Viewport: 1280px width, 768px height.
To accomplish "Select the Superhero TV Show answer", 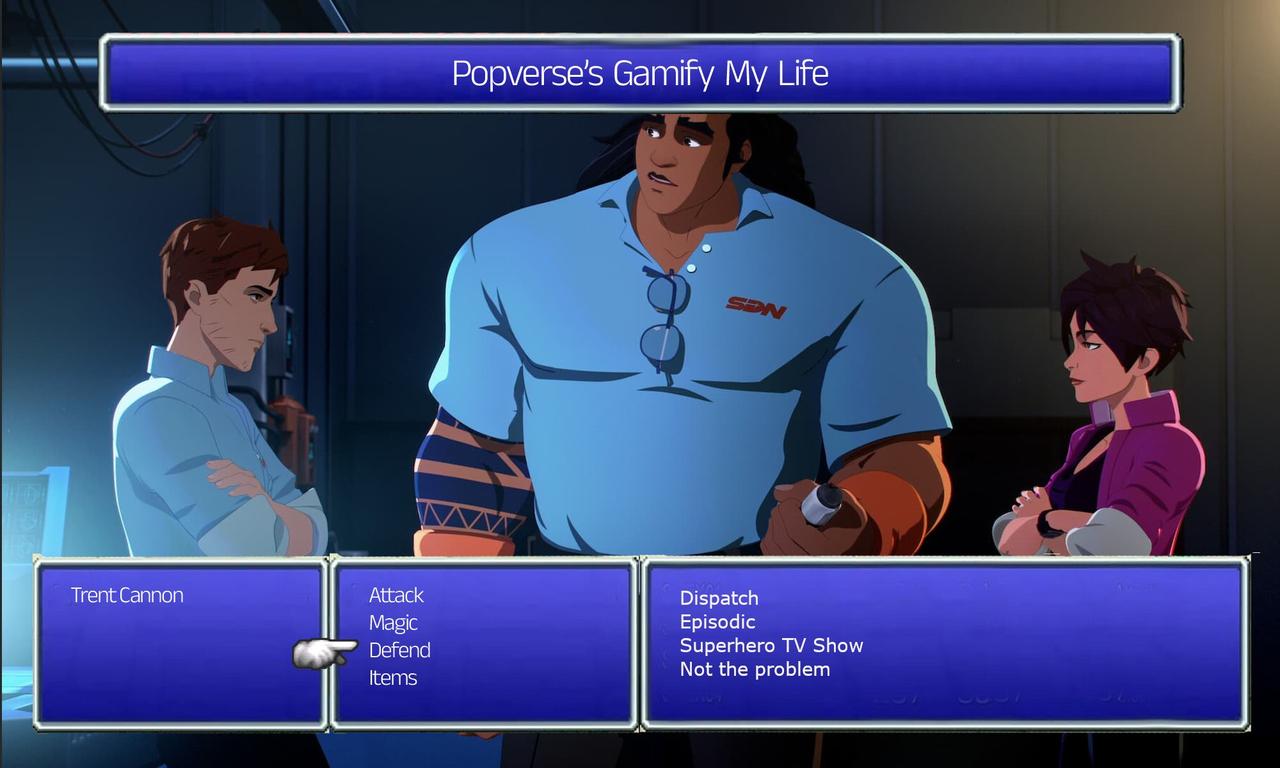I will pos(770,645).
